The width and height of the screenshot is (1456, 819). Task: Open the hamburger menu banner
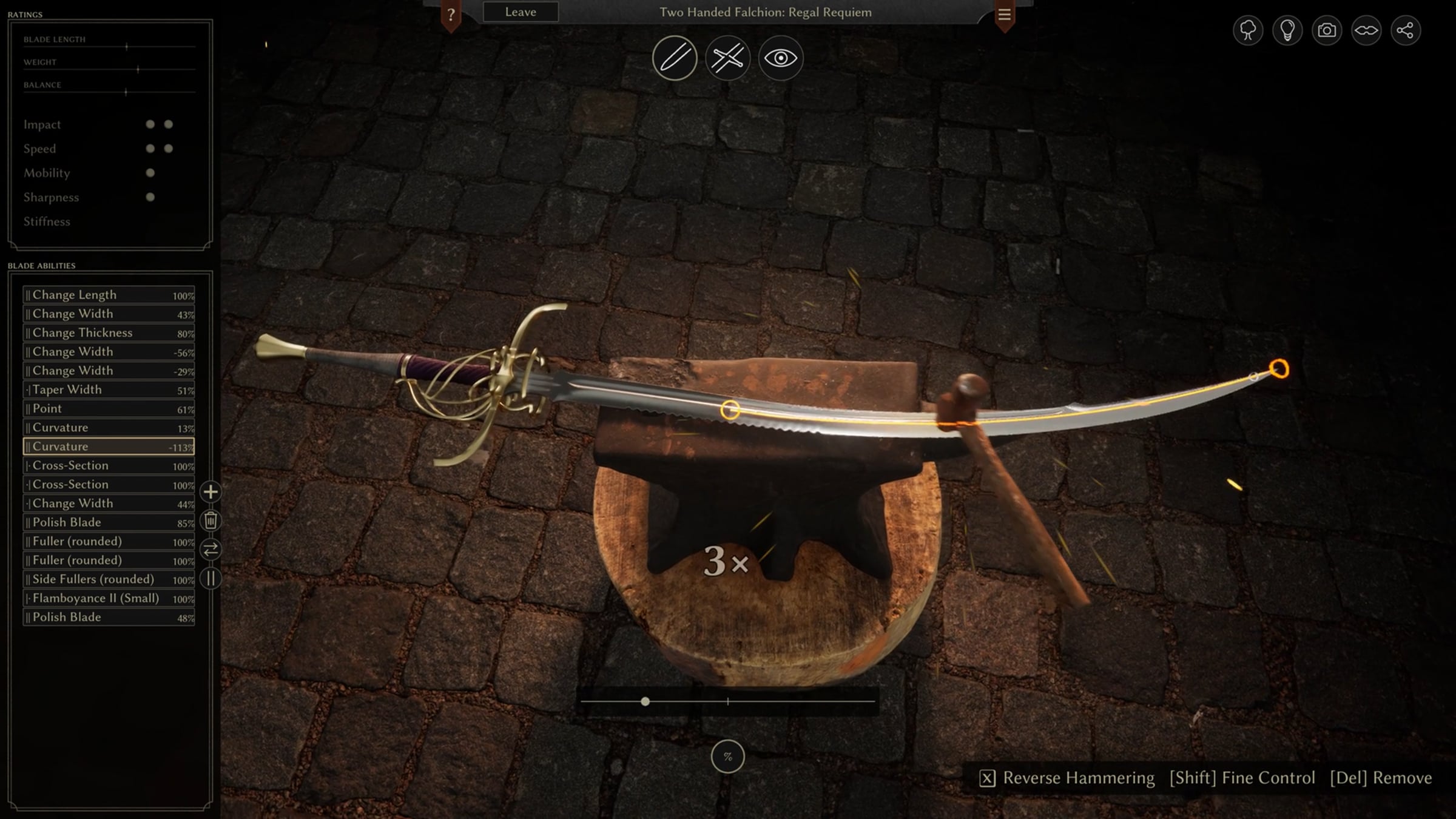pyautogui.click(x=1004, y=15)
